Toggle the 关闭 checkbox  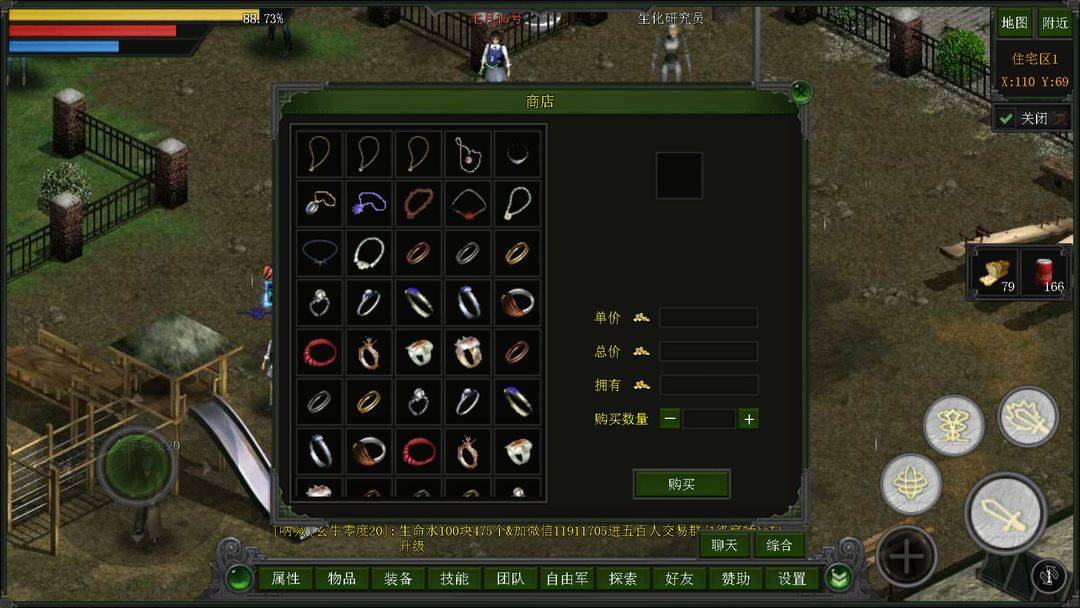(x=1005, y=119)
